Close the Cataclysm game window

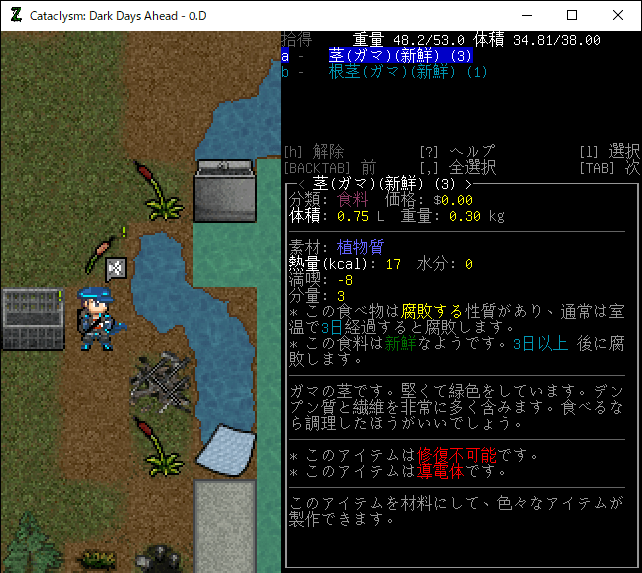(617, 15)
